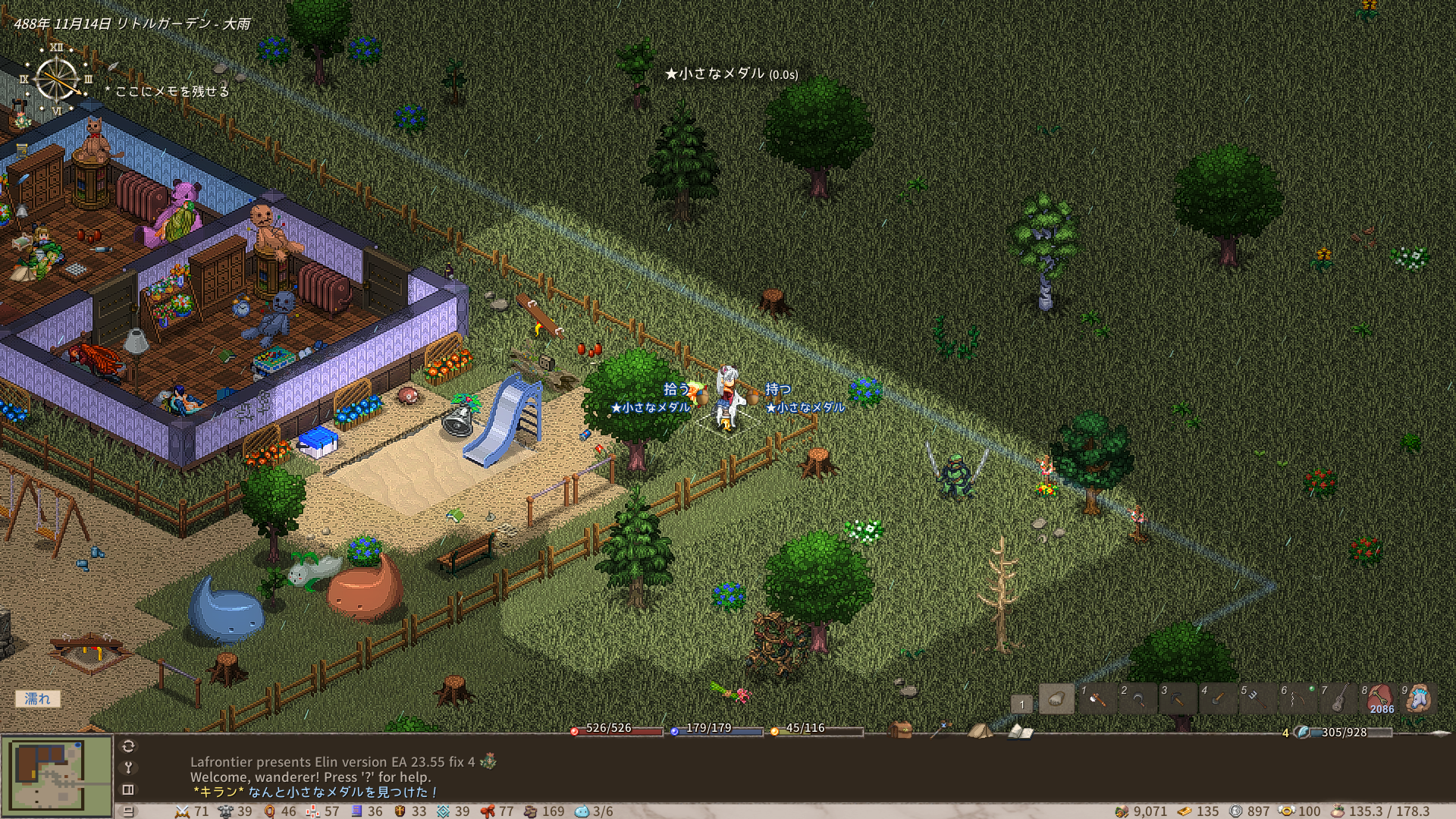Click the cycle arrows button beside the log
The height and width of the screenshot is (819, 1456).
point(128,746)
